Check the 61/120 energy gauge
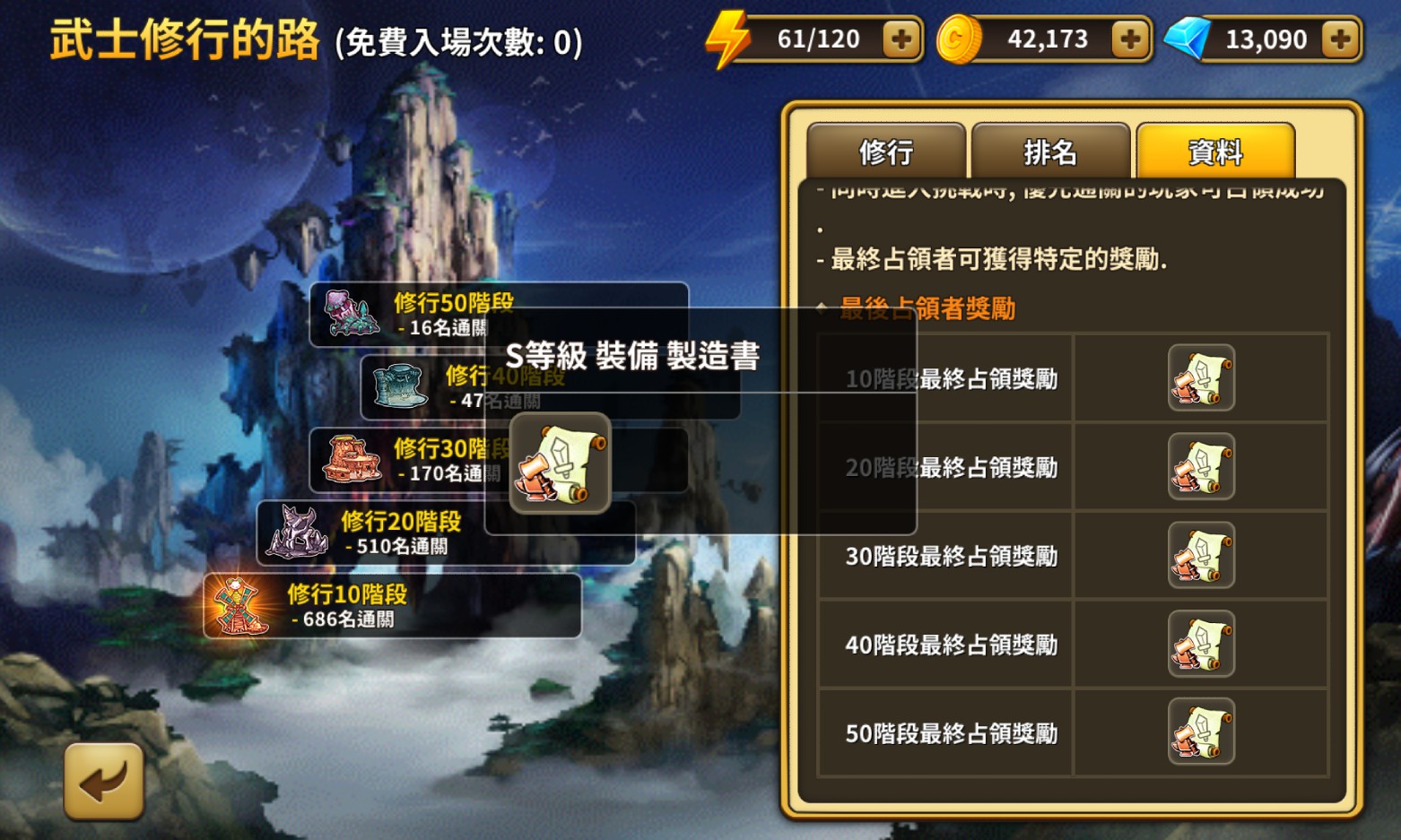This screenshot has width=1401, height=840. tap(821, 38)
